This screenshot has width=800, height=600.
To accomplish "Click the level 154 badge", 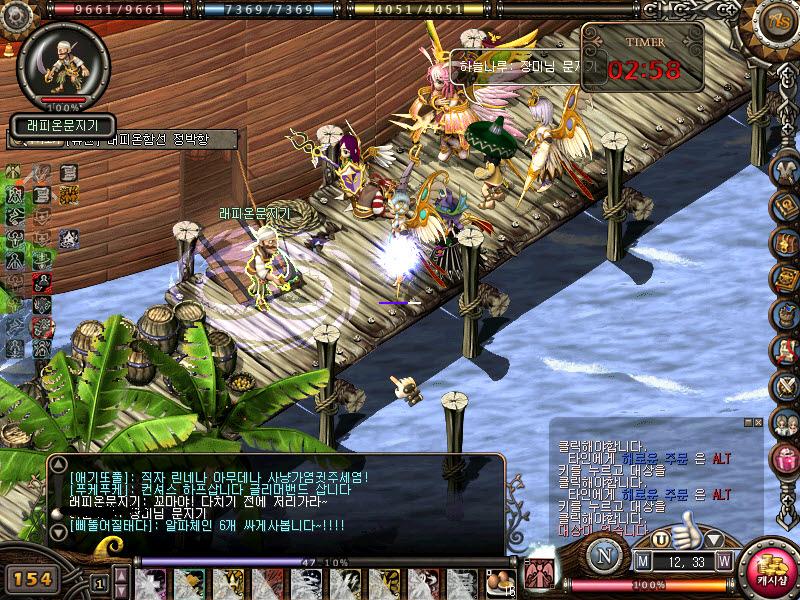I will [x=32, y=578].
